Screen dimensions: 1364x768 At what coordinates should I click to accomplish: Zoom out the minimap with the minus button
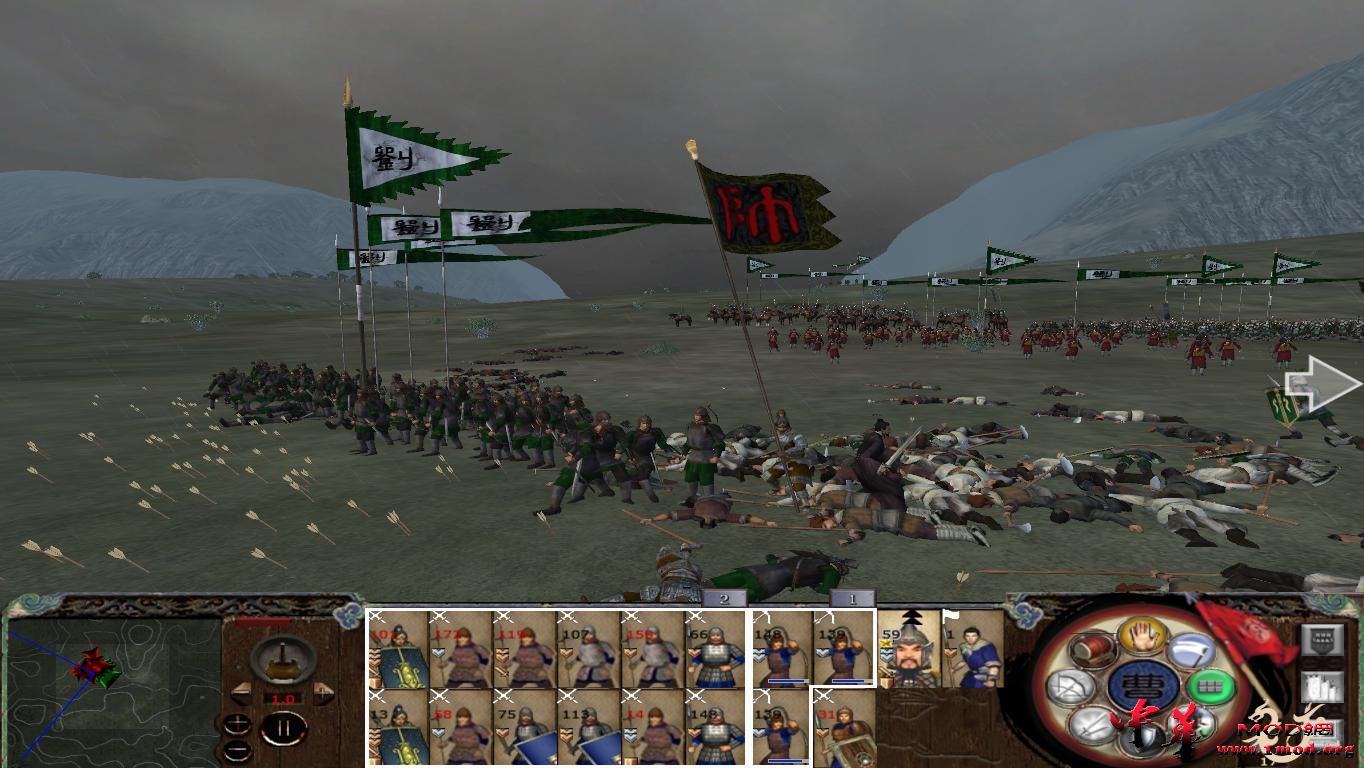(237, 750)
